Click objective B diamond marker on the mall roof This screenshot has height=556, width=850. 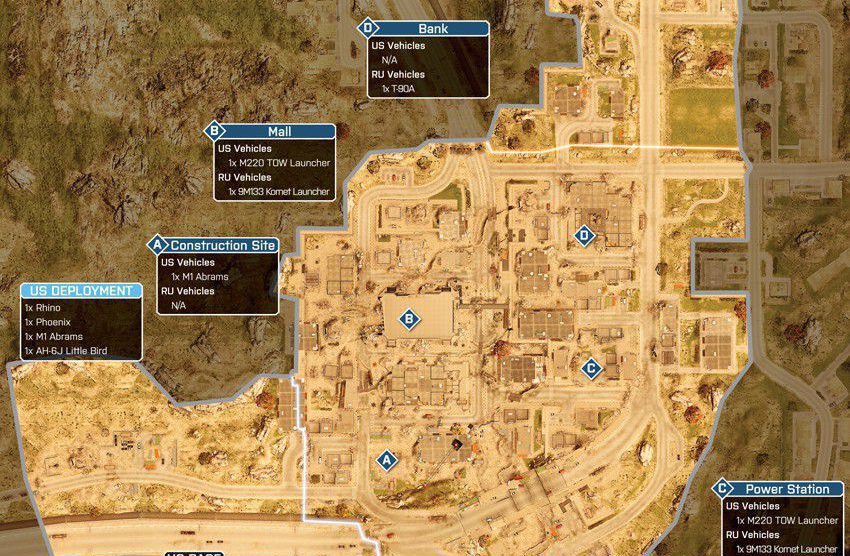(x=408, y=320)
